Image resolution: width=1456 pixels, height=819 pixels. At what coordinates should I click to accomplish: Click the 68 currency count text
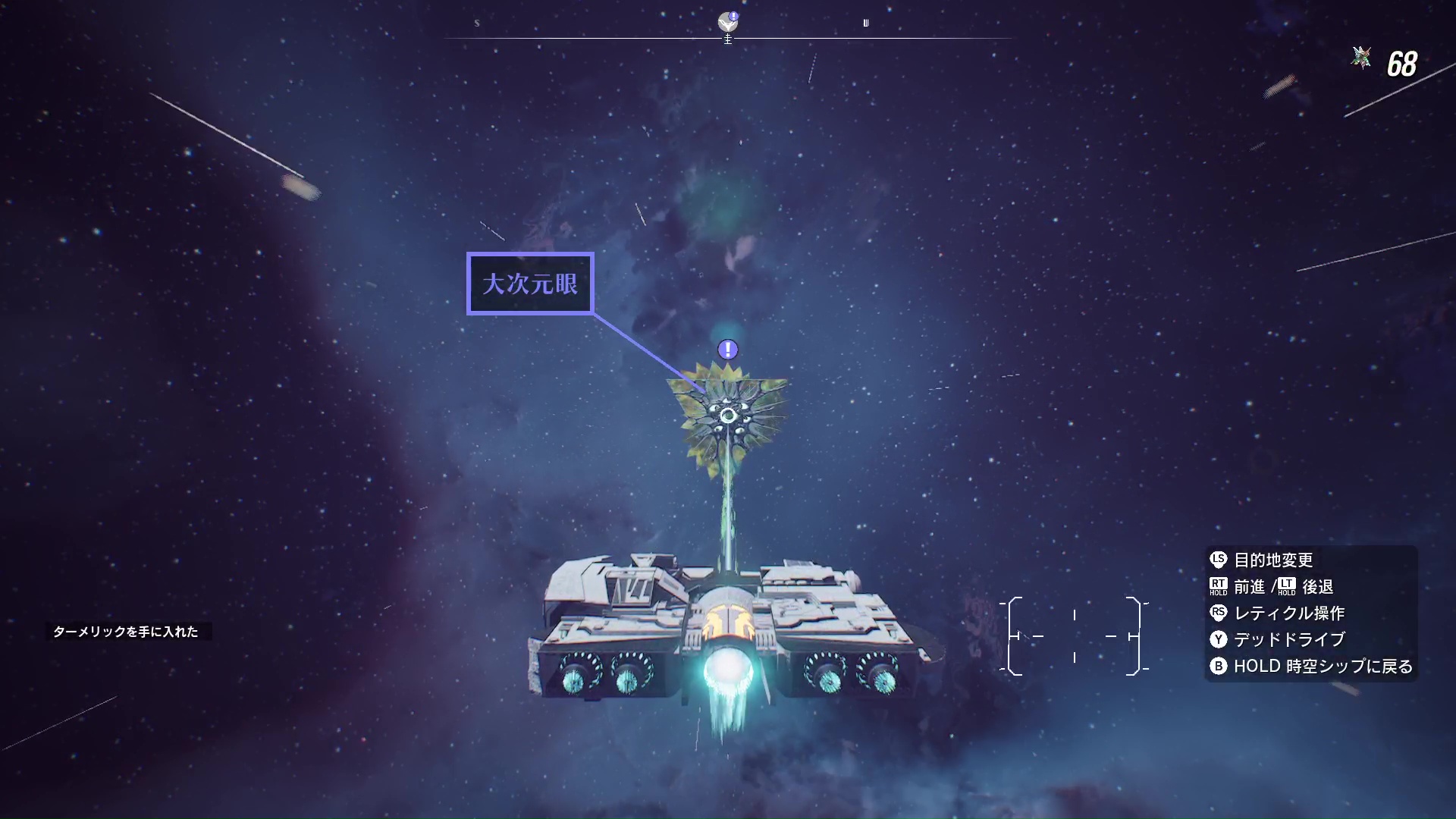(x=1404, y=64)
